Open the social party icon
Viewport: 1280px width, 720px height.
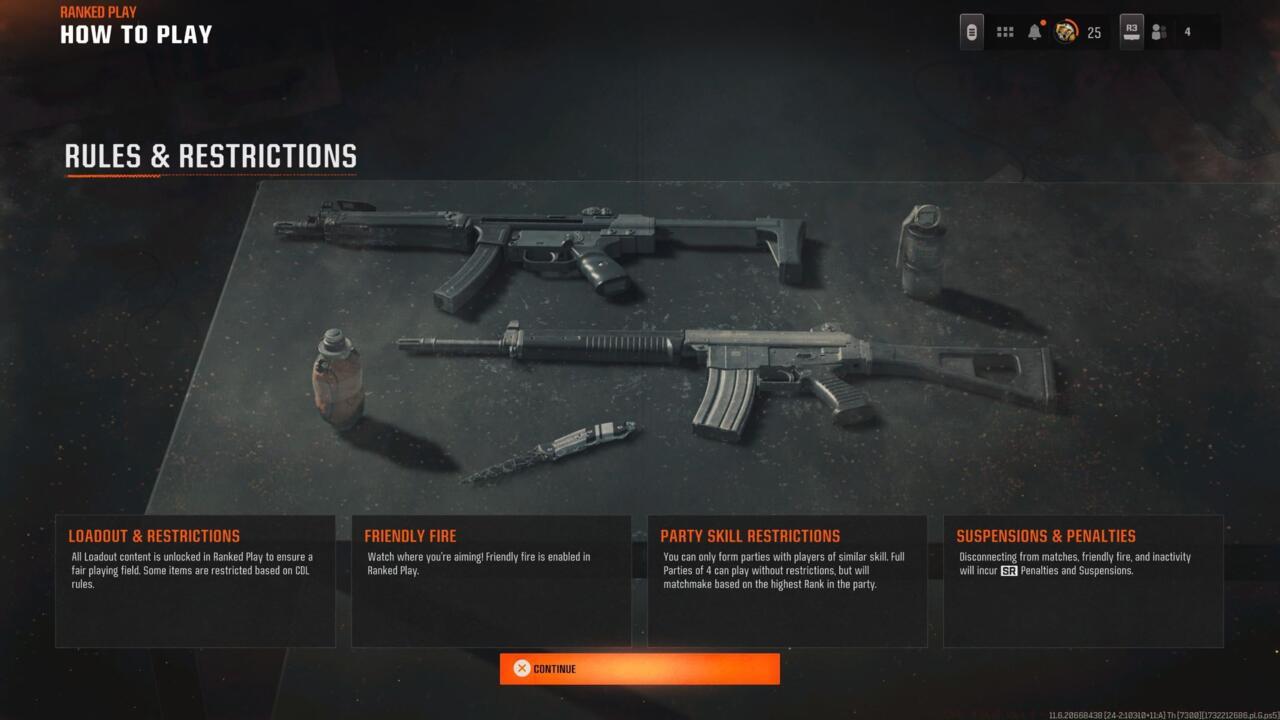1159,32
